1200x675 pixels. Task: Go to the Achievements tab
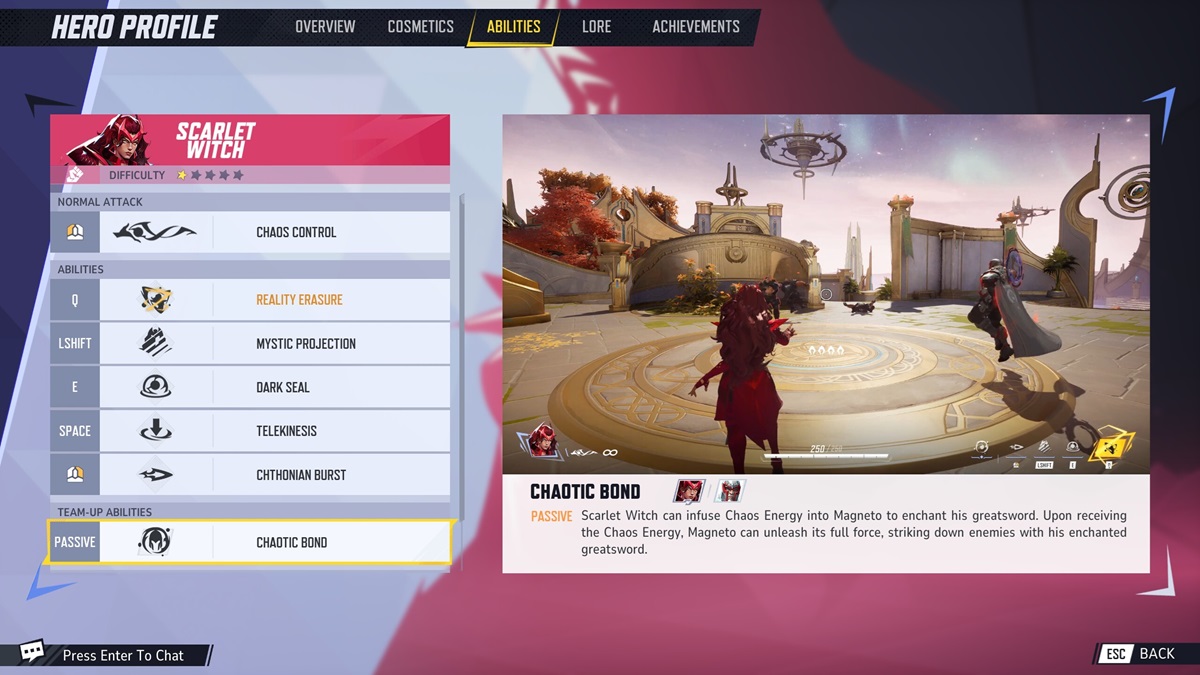click(x=696, y=27)
